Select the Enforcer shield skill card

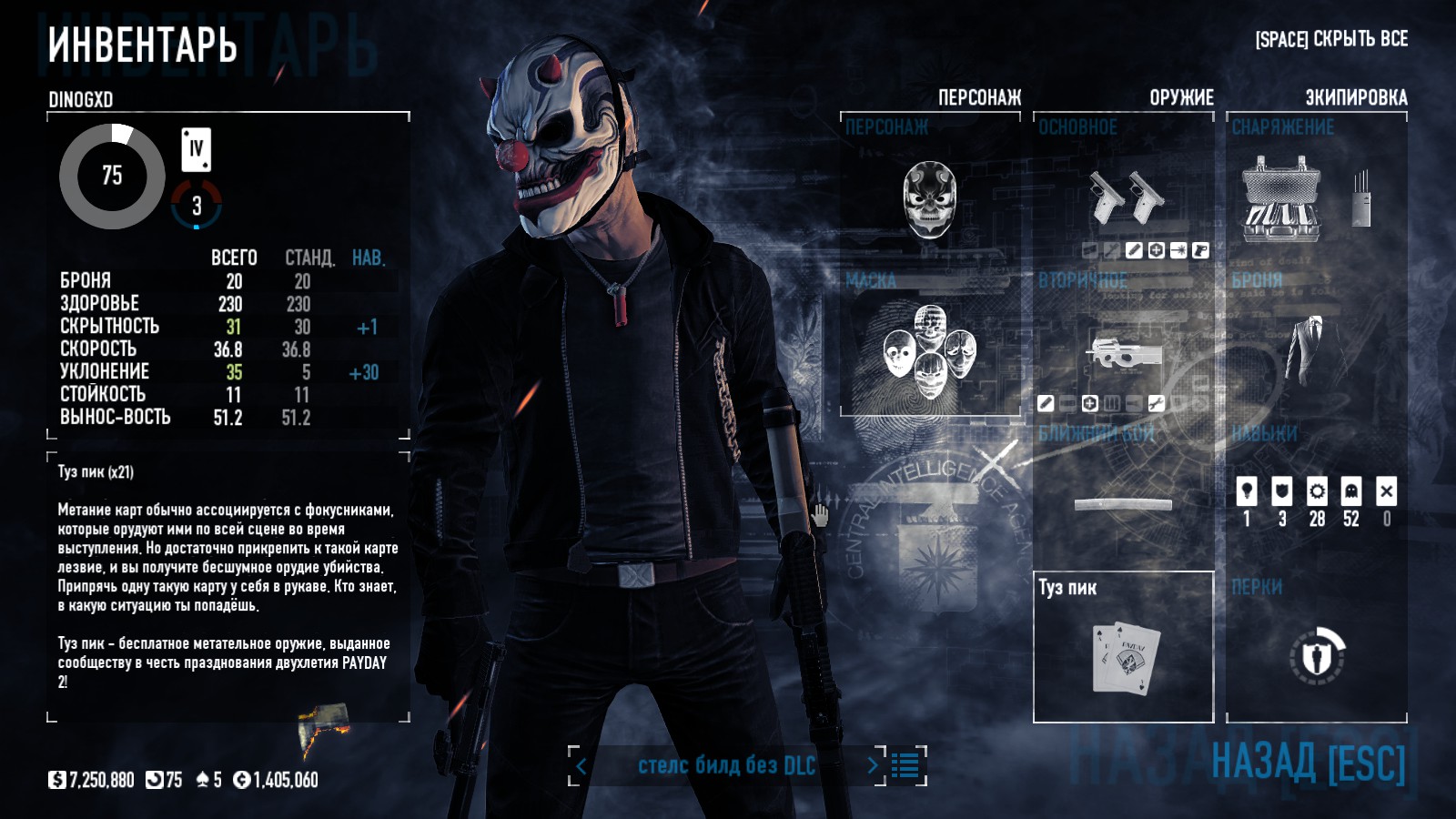tap(1281, 491)
